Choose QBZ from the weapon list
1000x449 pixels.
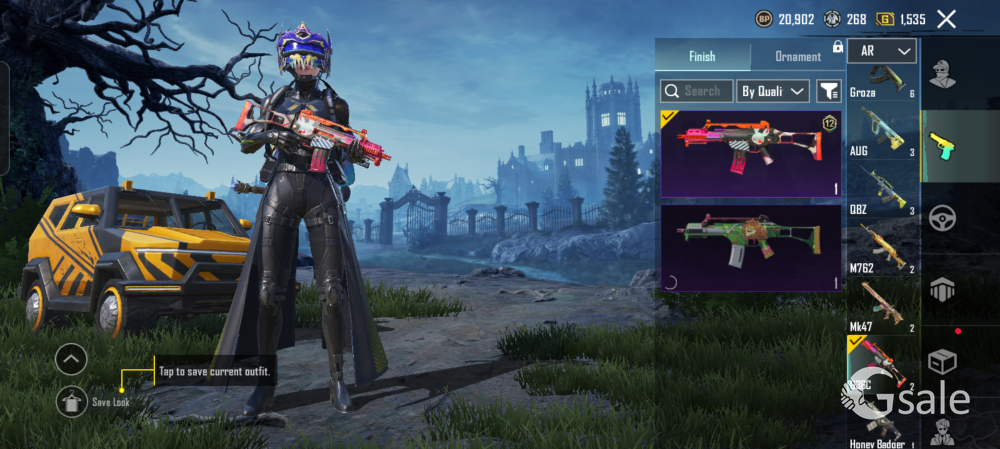coord(882,190)
